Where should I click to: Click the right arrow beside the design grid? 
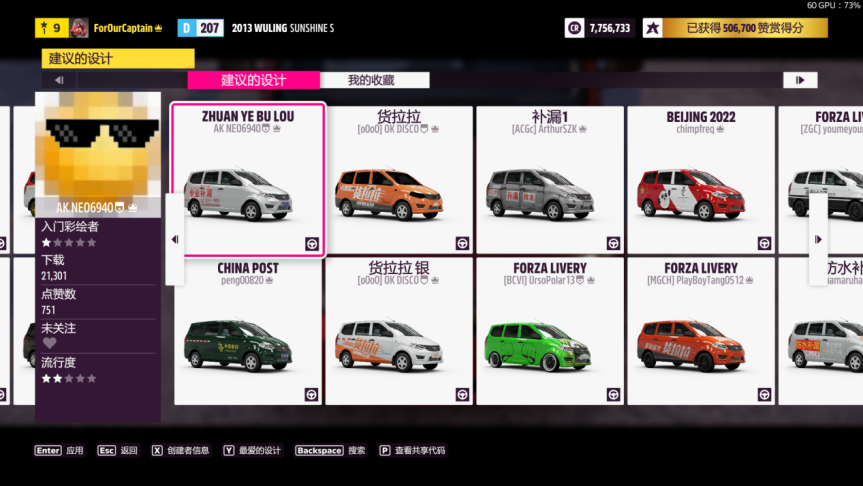(x=818, y=239)
